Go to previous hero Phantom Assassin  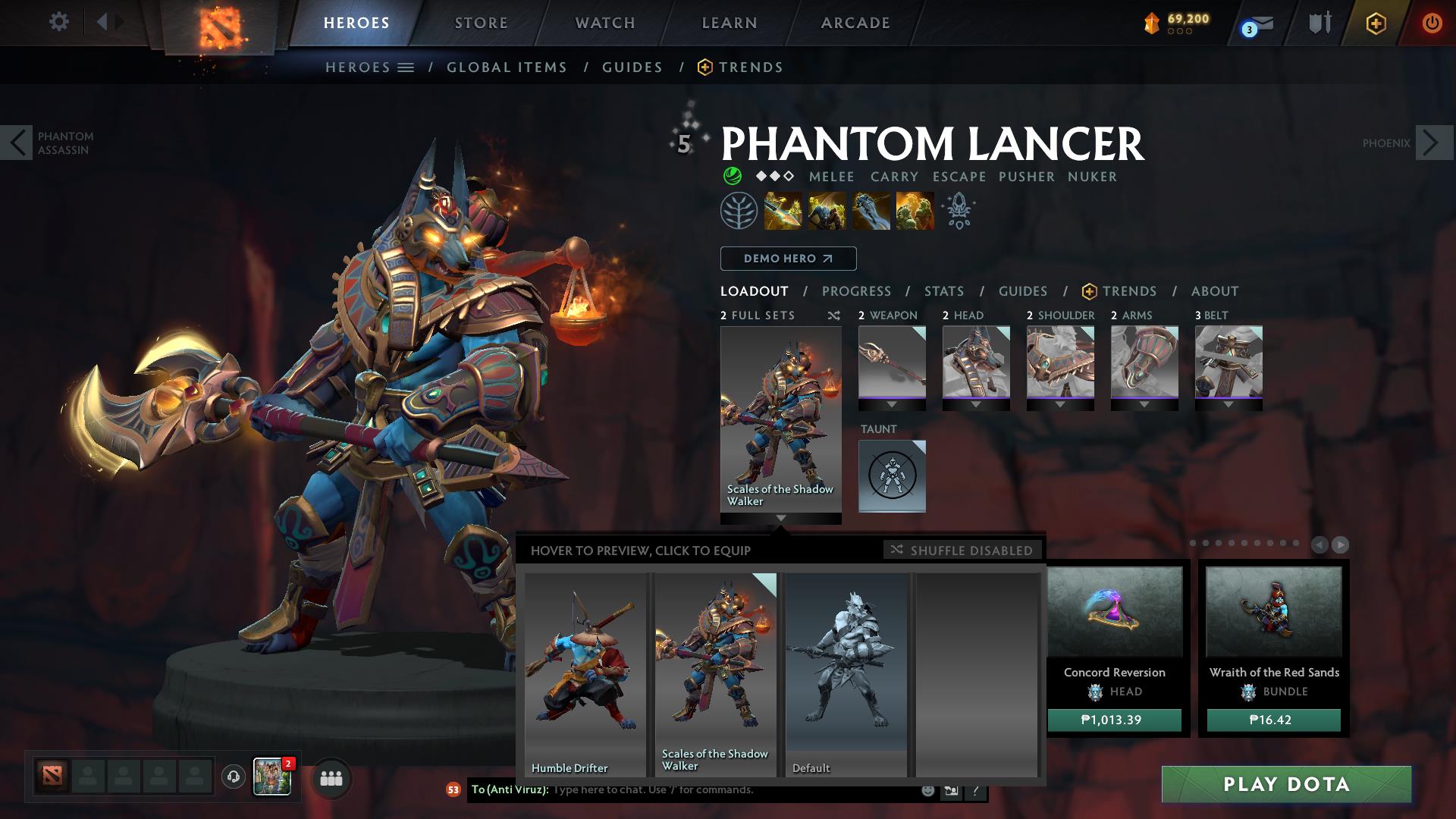click(x=17, y=143)
